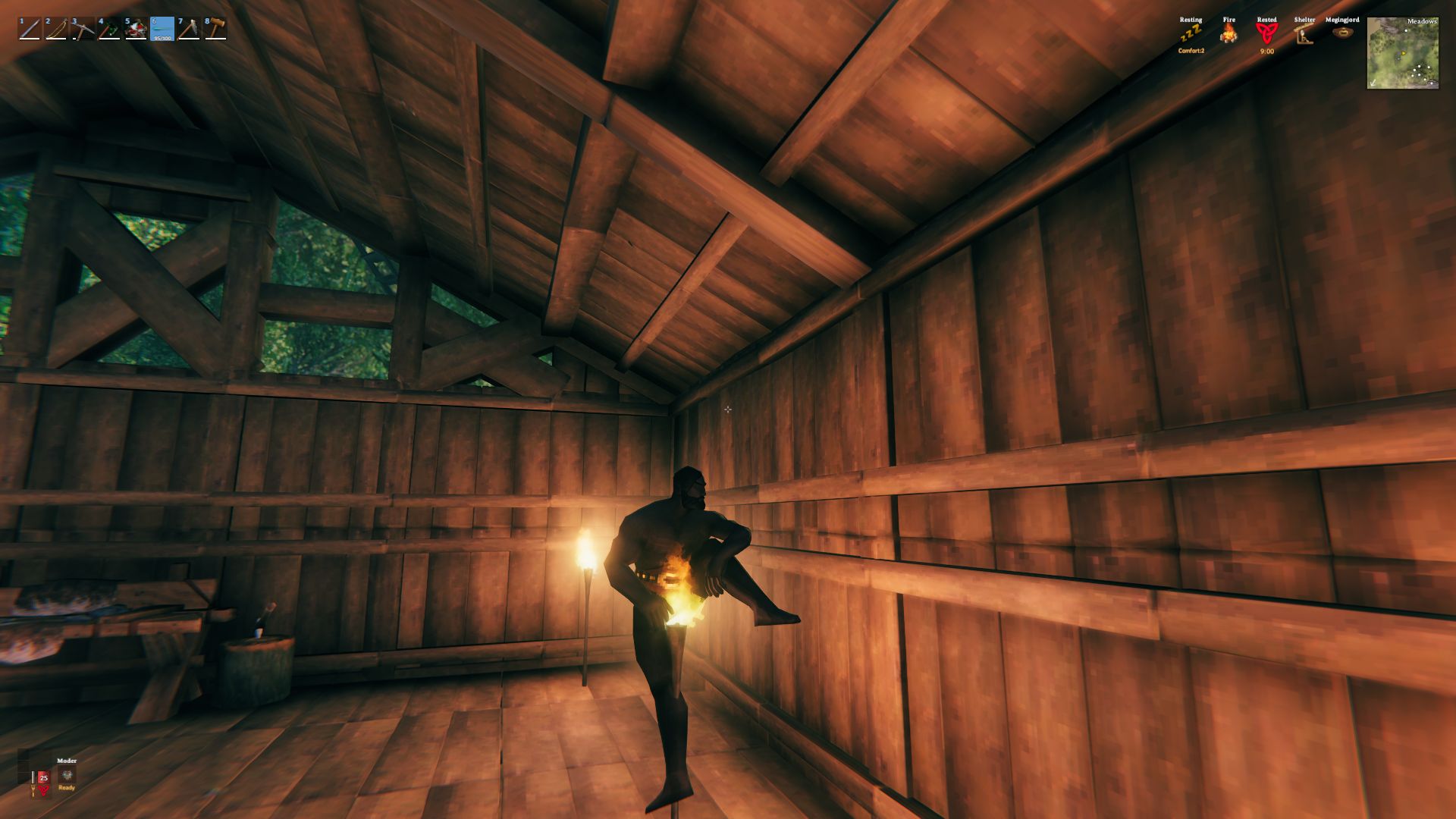Click the Rested status effect icon
The height and width of the screenshot is (819, 1456).
tap(1266, 34)
